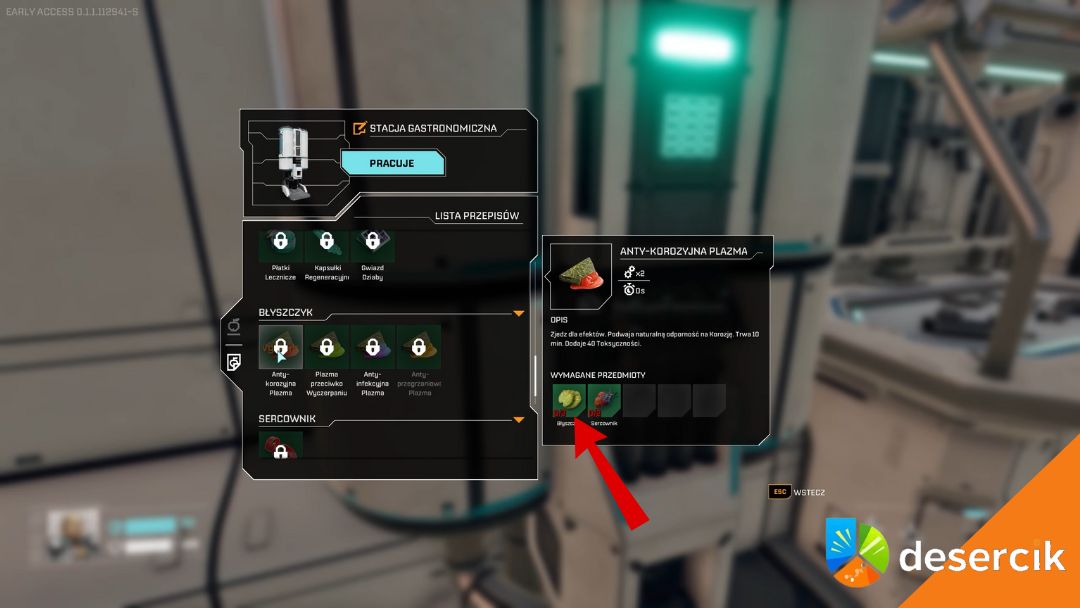Click the Pracuje station status button
Screen dimensions: 1080x608
coord(392,162)
